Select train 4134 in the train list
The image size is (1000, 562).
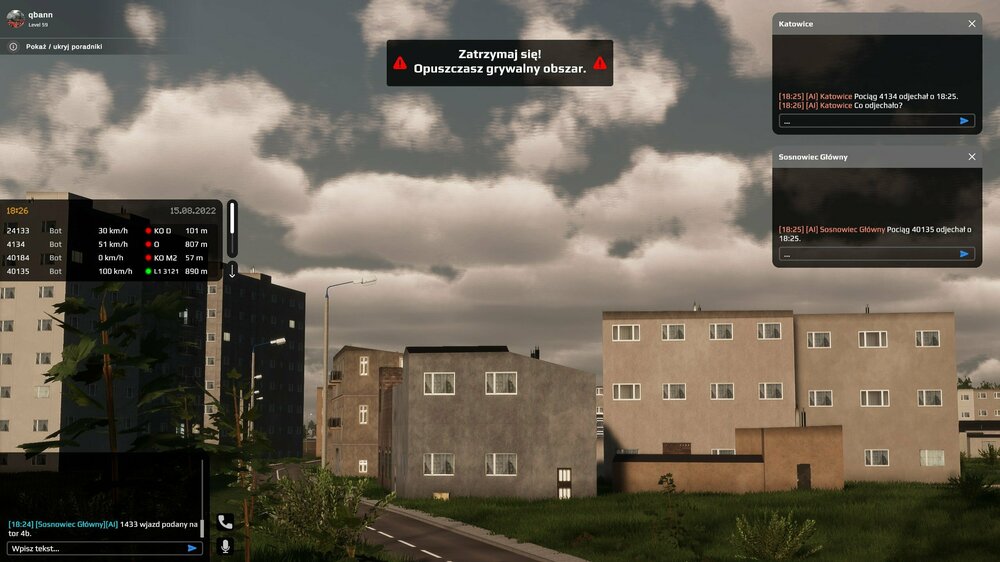(108, 244)
